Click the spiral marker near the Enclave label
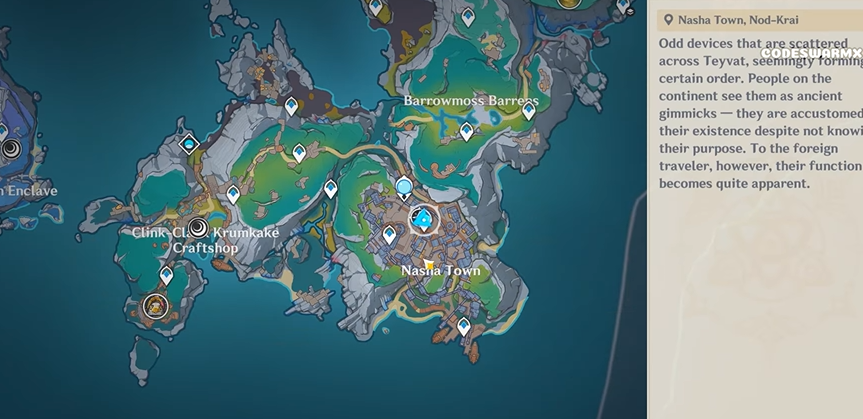Image resolution: width=863 pixels, height=419 pixels. (x=11, y=150)
